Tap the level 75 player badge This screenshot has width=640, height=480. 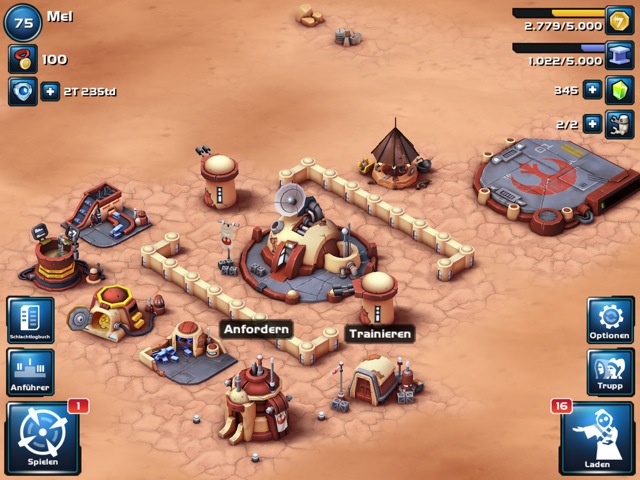[x=23, y=20]
